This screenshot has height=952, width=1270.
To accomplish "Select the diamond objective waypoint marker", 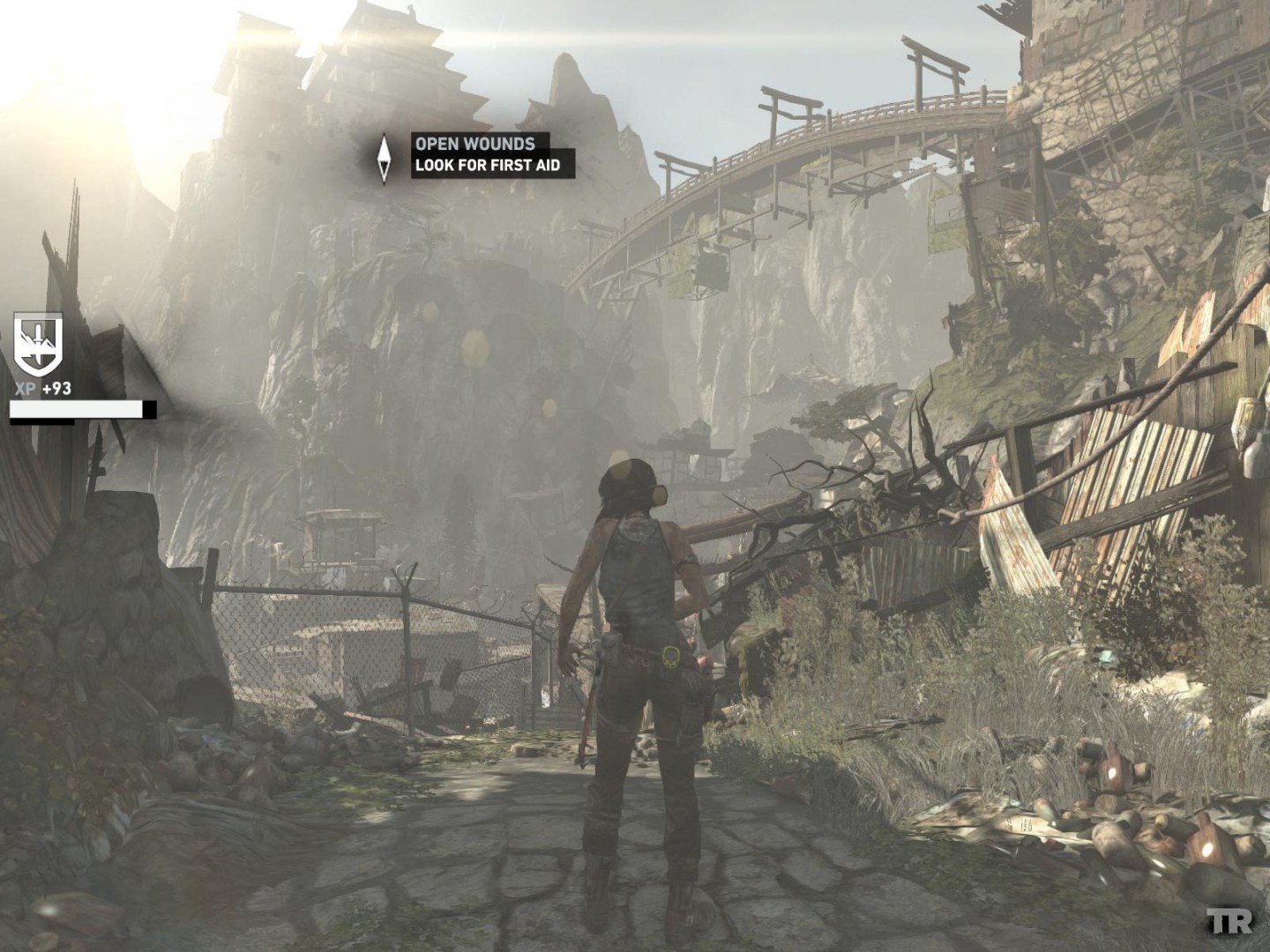I will [385, 159].
